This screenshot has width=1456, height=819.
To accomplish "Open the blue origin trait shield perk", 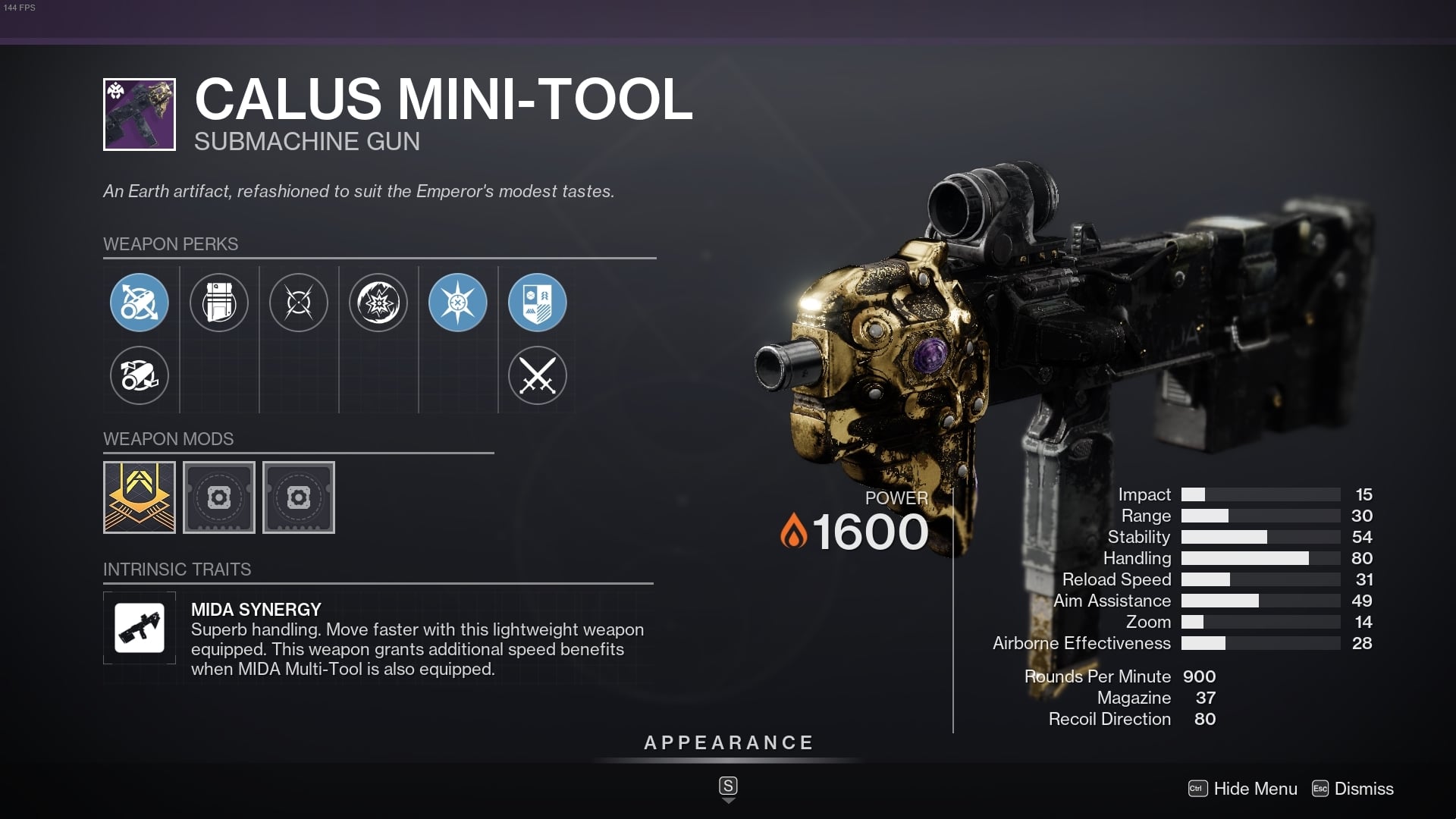I will (538, 302).
